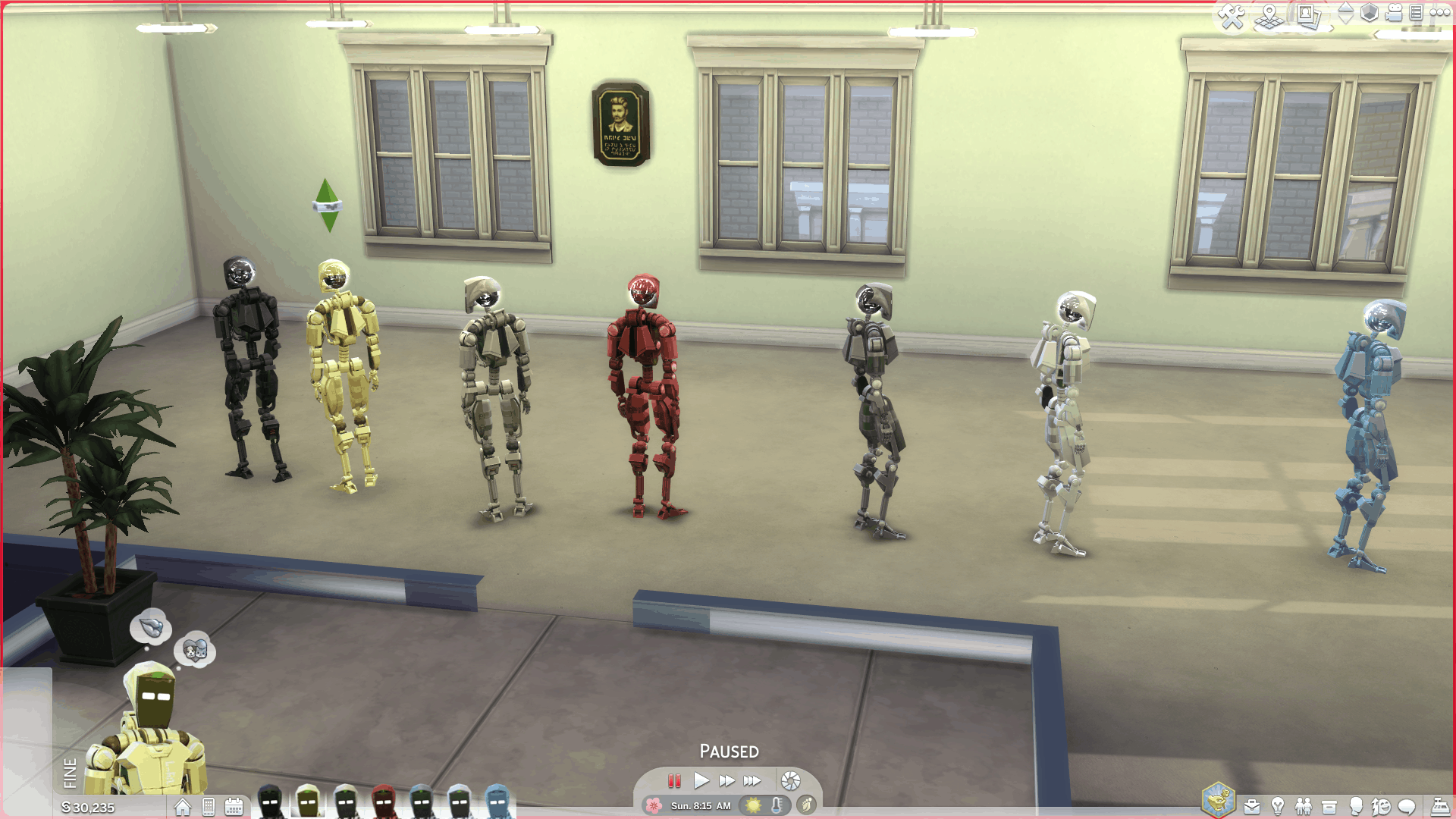Open the game options three-dots menu

pos(1439,13)
